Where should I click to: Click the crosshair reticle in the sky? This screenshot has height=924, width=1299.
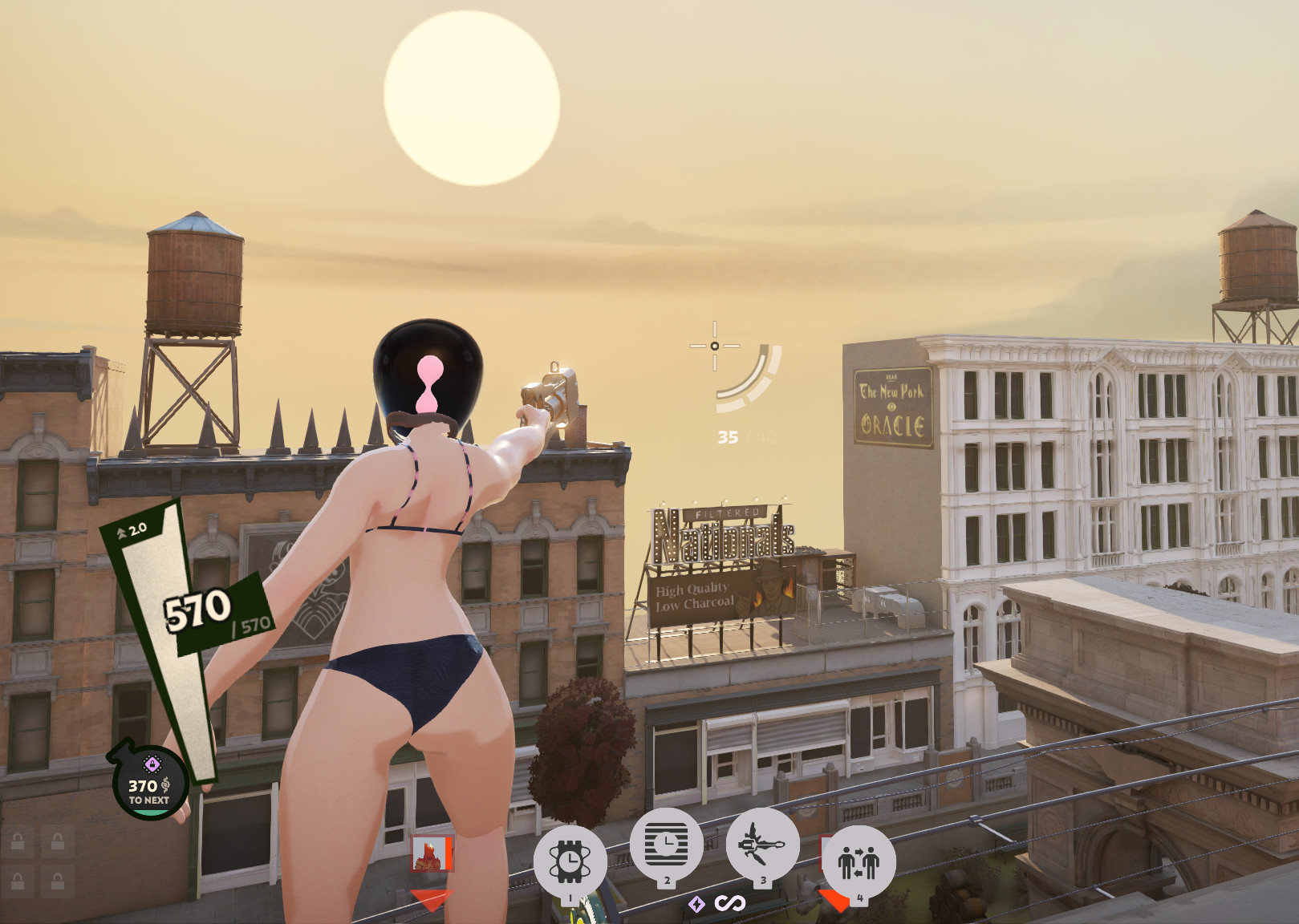[712, 345]
